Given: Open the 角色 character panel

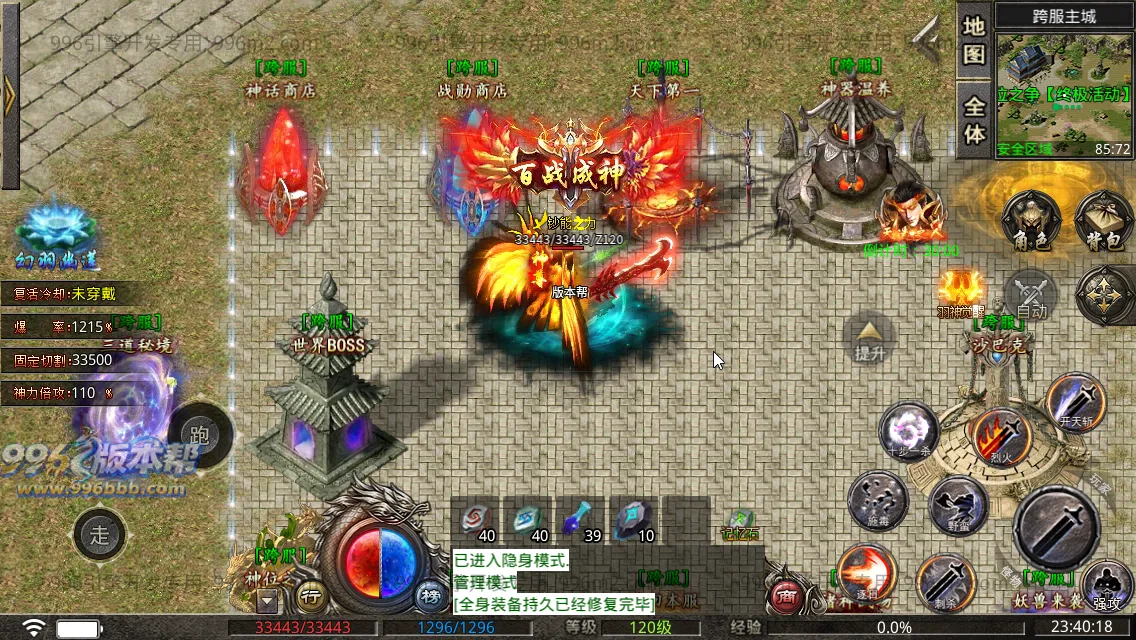Looking at the screenshot, I should coord(1030,219).
